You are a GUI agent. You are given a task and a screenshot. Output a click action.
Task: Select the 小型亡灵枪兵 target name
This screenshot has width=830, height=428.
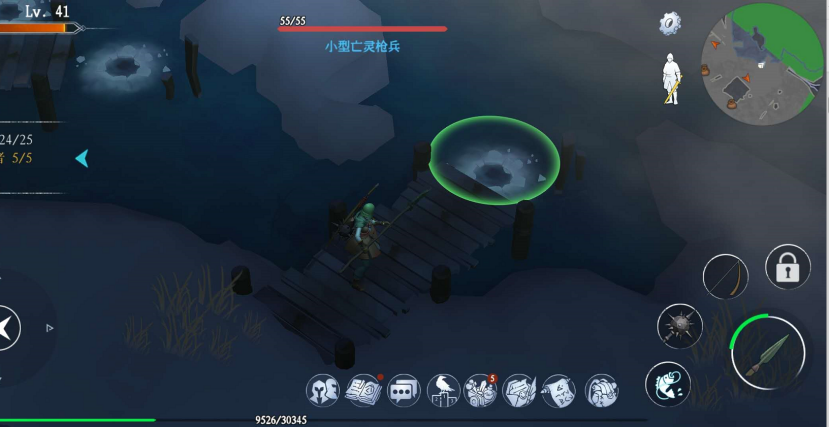[x=362, y=46]
